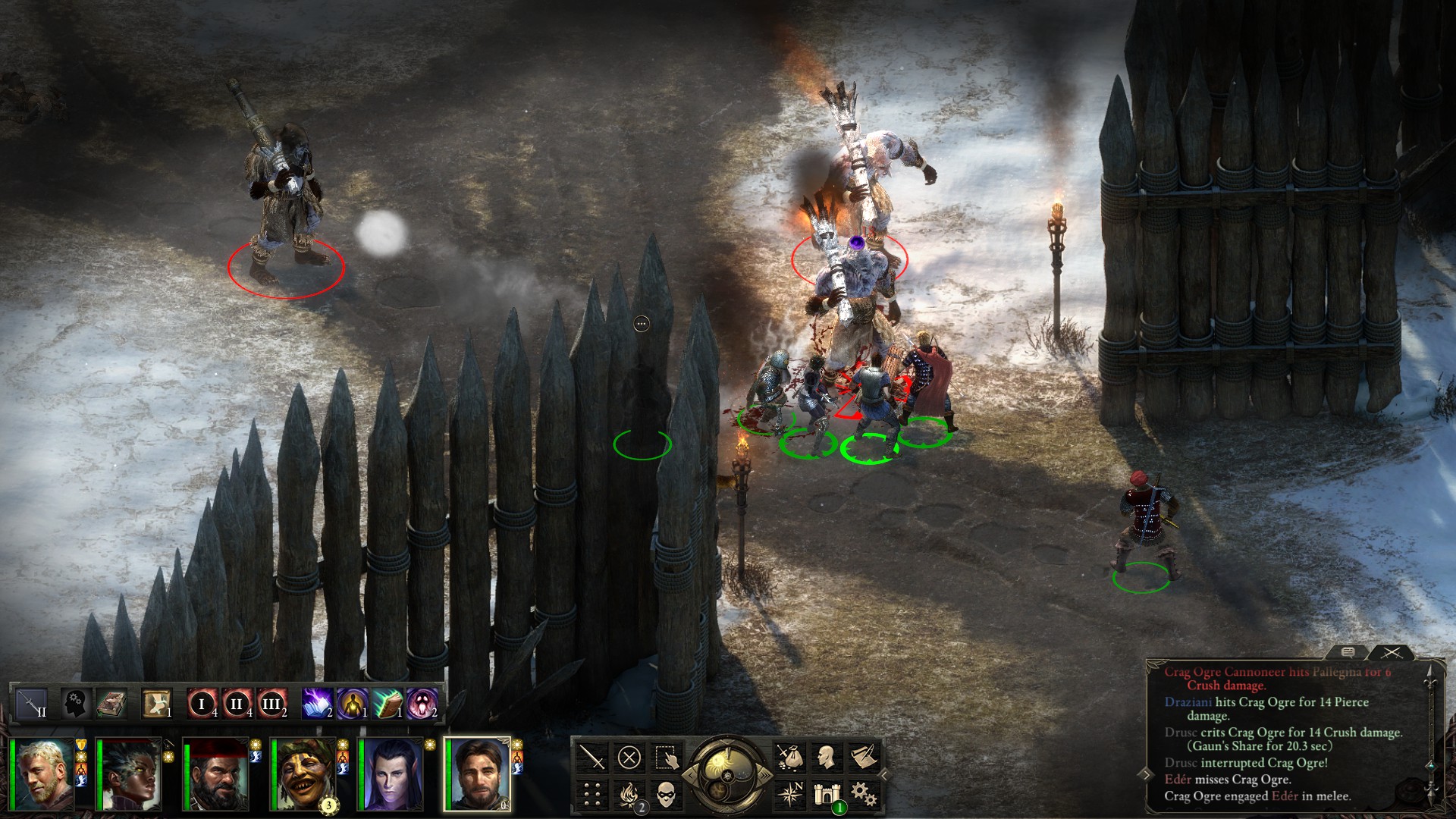The image size is (1456, 819).
Task: Open game options with the gears icon
Action: coord(865,795)
